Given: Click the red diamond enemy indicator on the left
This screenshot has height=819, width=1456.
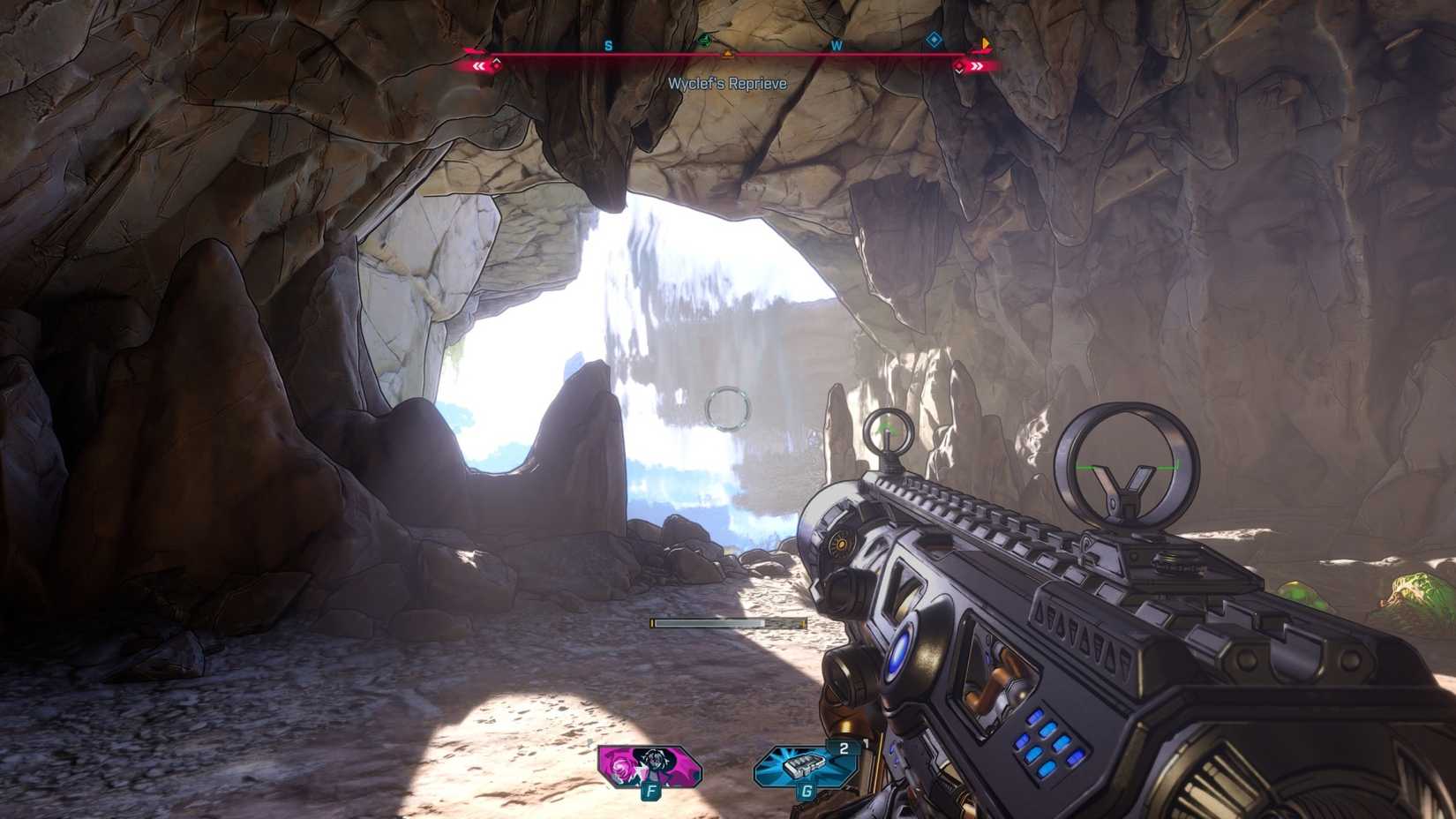Looking at the screenshot, I should point(497,66).
